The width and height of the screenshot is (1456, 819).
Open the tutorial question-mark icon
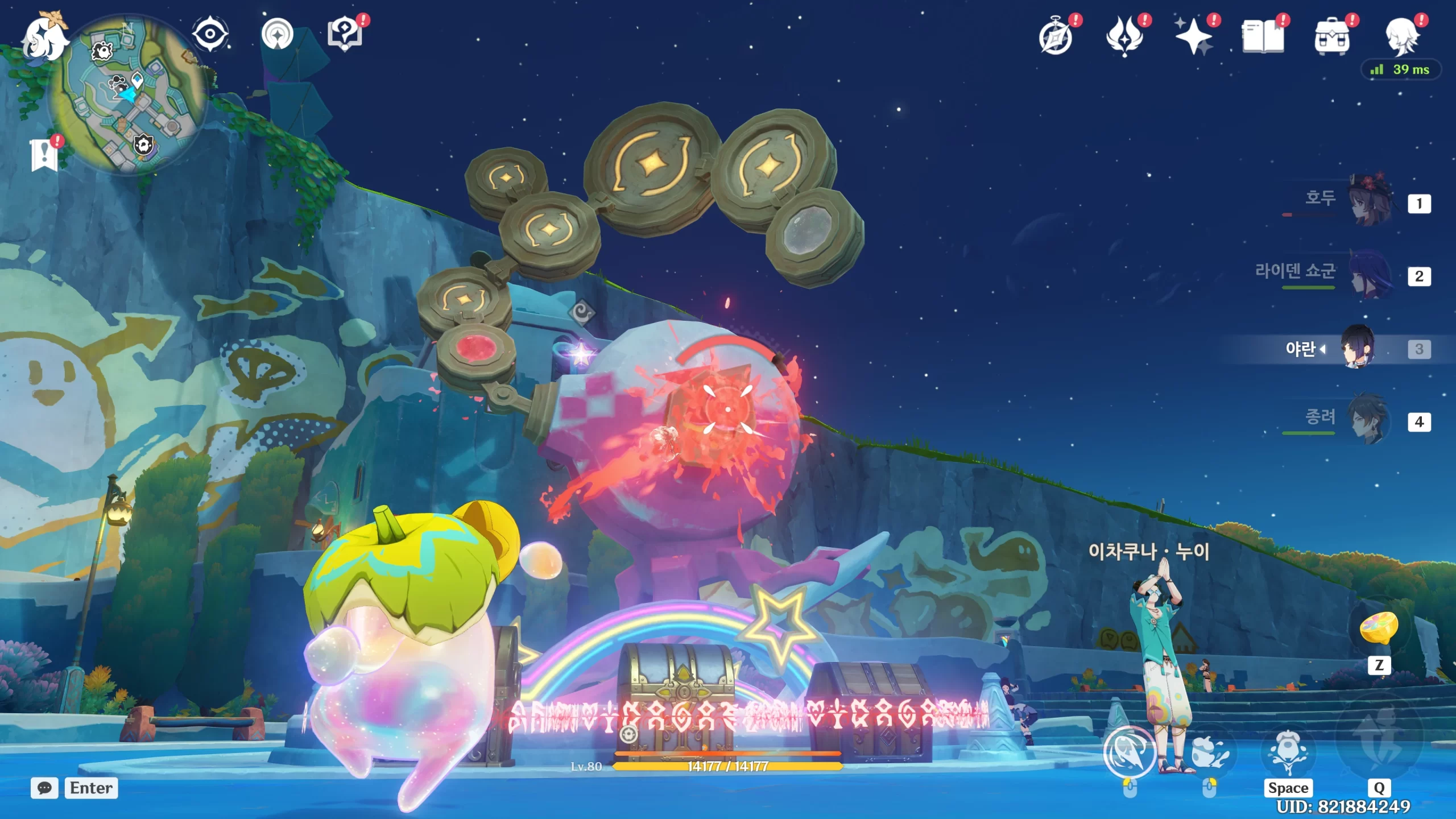345,35
